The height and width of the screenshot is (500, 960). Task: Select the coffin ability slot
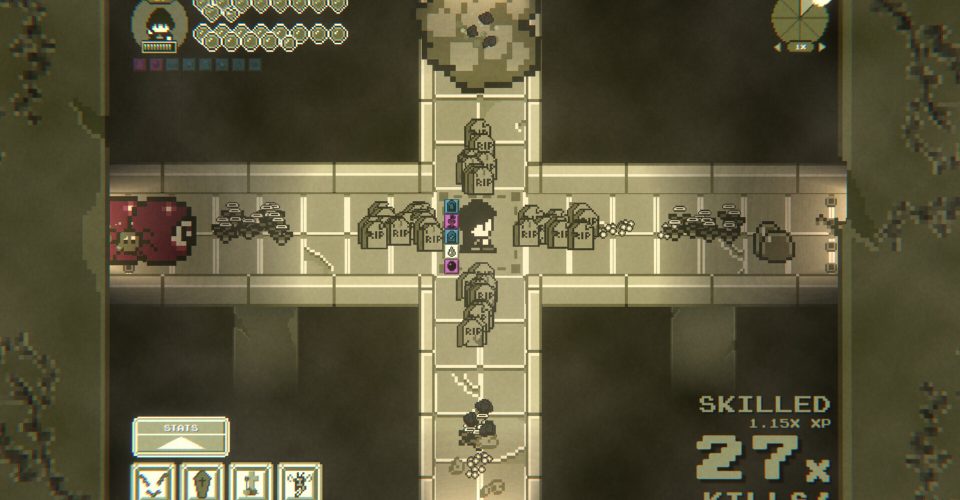click(x=203, y=483)
